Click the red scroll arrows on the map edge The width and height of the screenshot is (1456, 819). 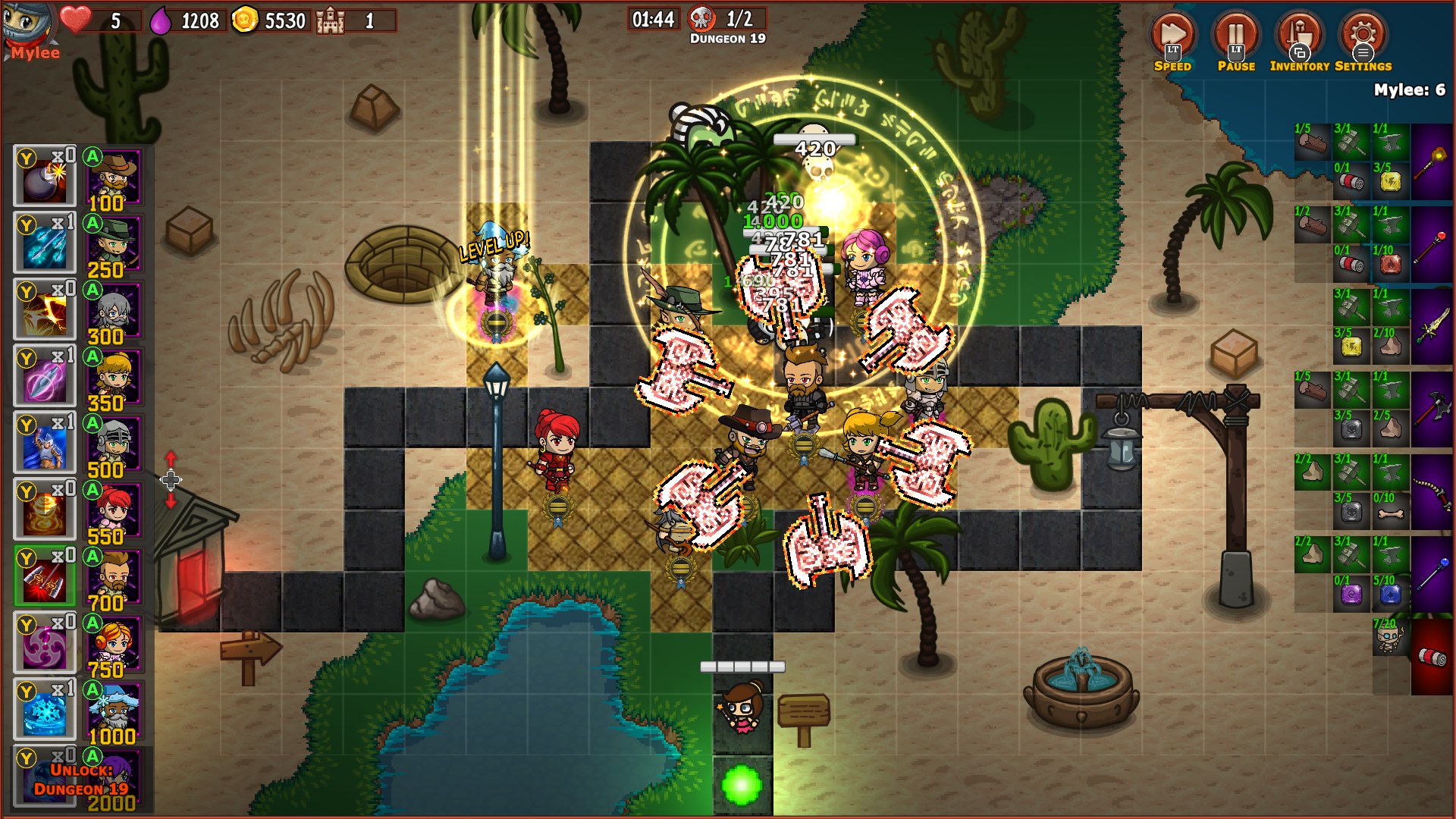[x=171, y=479]
